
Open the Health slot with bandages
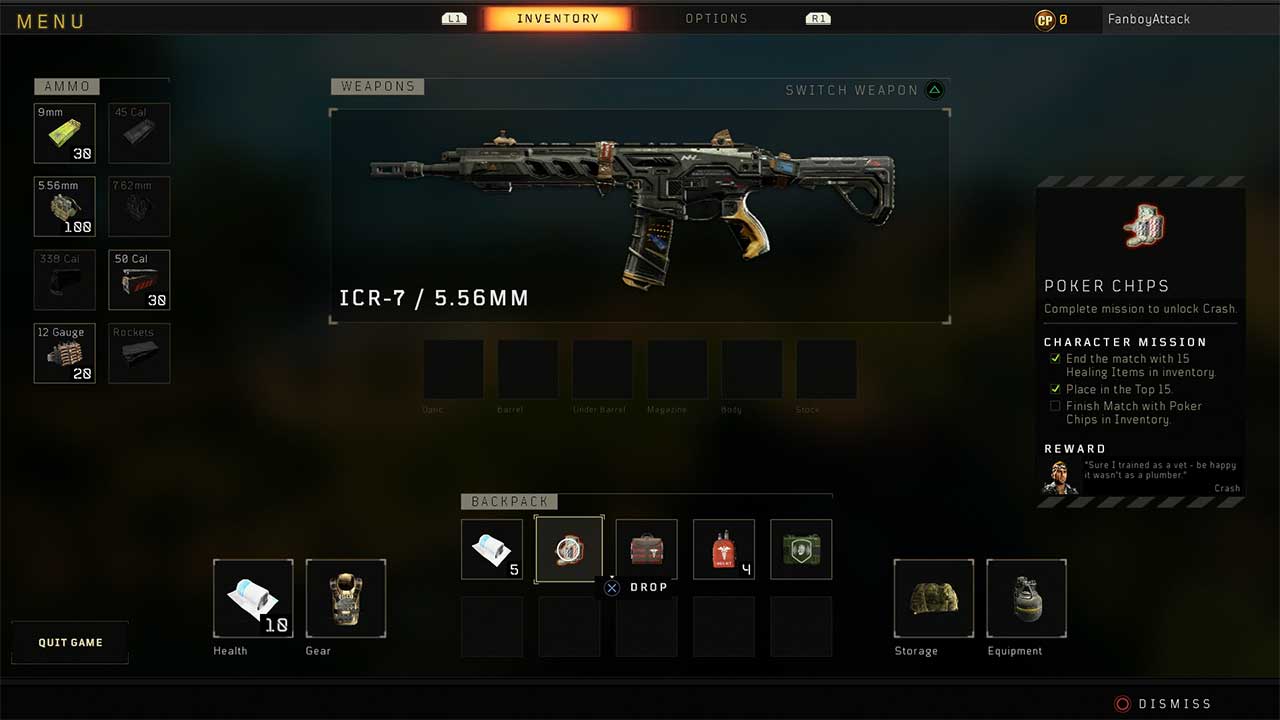click(253, 598)
